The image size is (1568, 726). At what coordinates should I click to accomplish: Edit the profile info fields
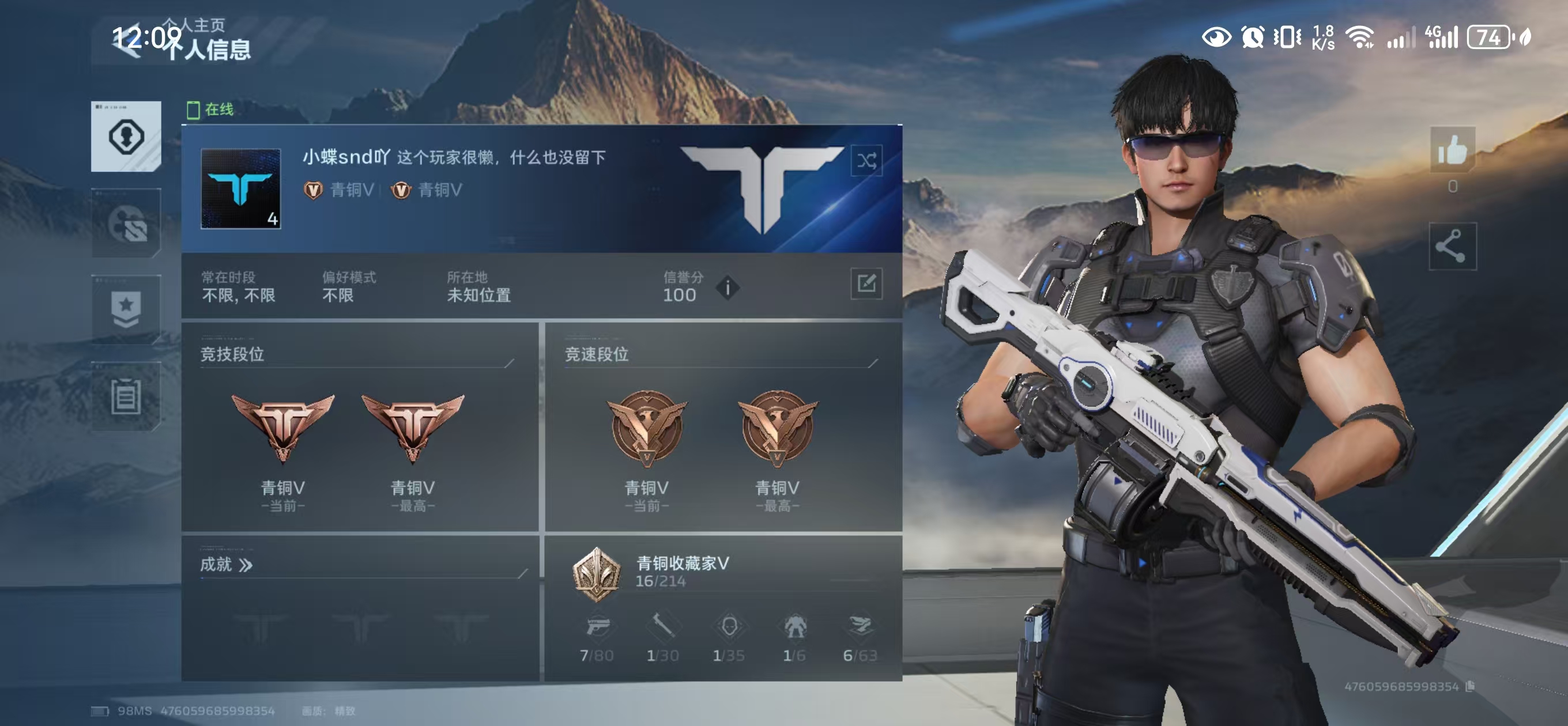click(x=866, y=283)
